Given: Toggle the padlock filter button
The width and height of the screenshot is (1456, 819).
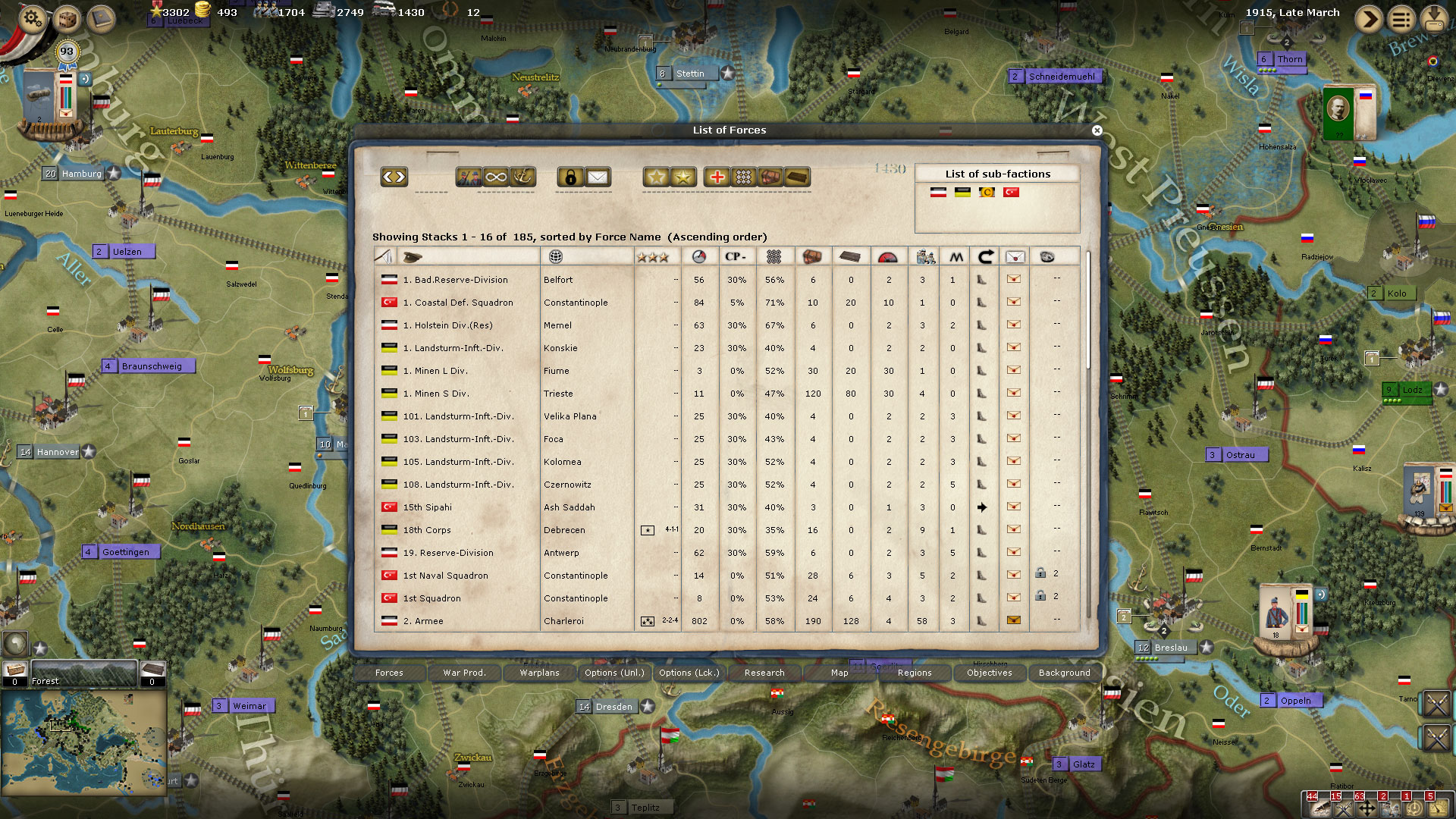Looking at the screenshot, I should [570, 177].
